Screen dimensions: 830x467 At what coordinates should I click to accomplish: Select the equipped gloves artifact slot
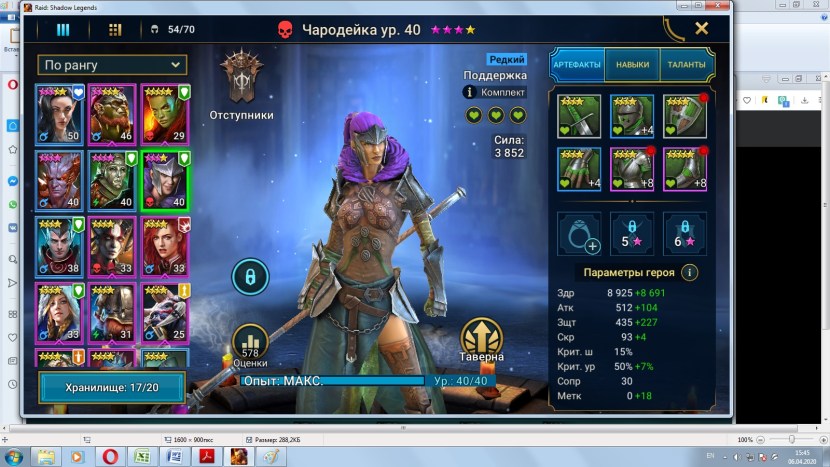[x=579, y=168]
